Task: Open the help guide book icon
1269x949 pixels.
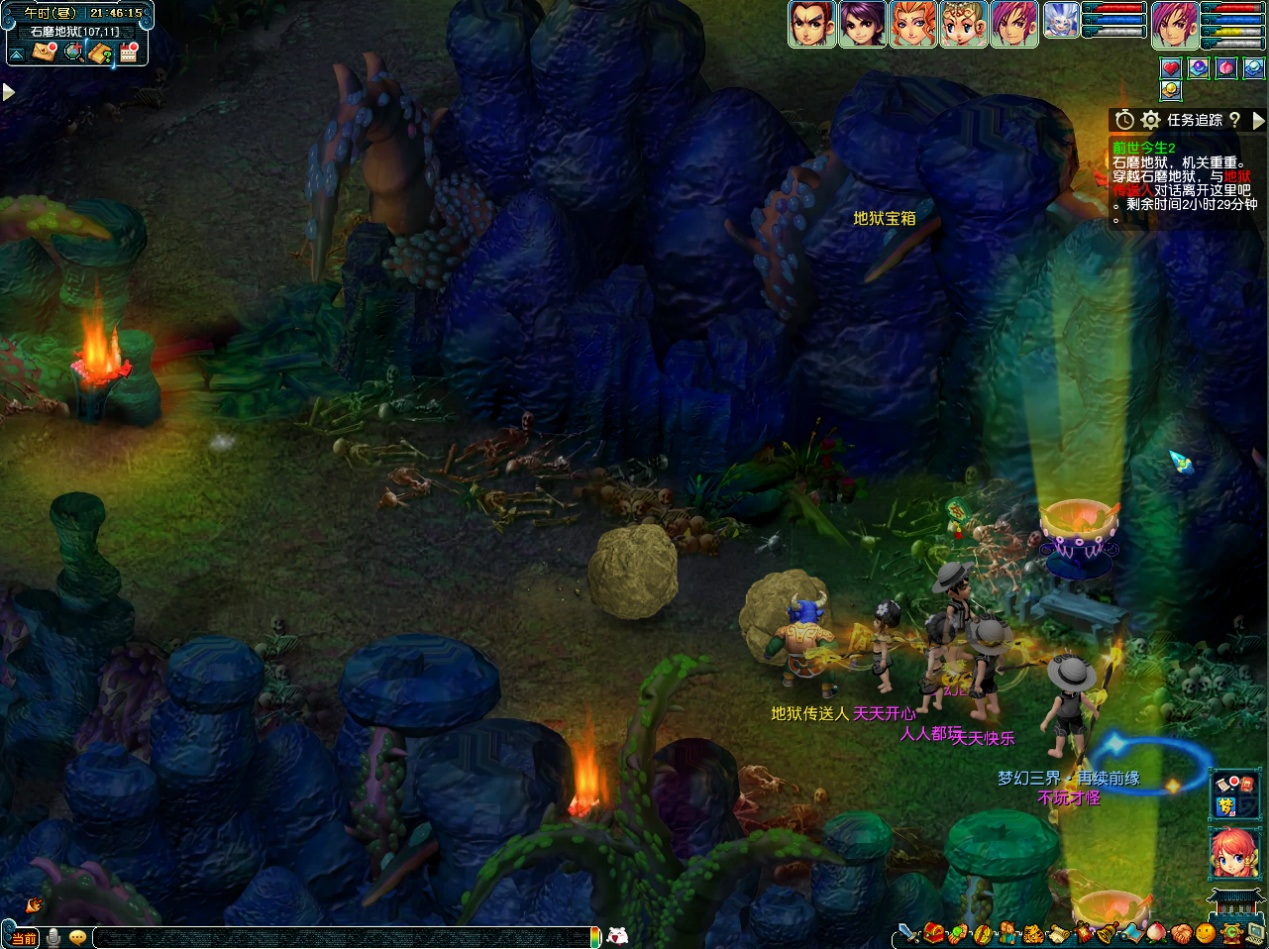Action: tap(100, 53)
